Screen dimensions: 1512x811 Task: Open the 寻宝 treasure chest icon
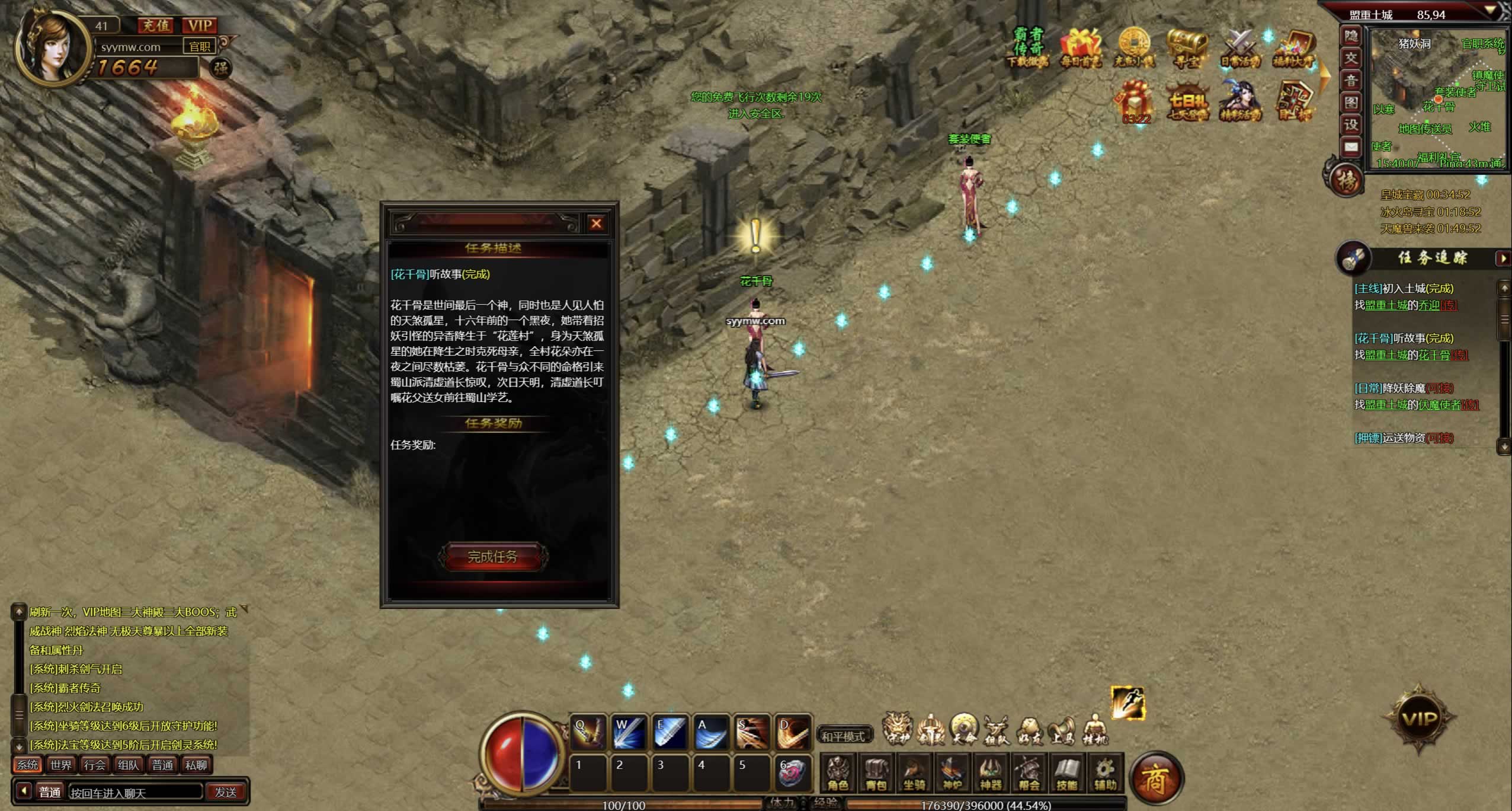click(x=1187, y=47)
